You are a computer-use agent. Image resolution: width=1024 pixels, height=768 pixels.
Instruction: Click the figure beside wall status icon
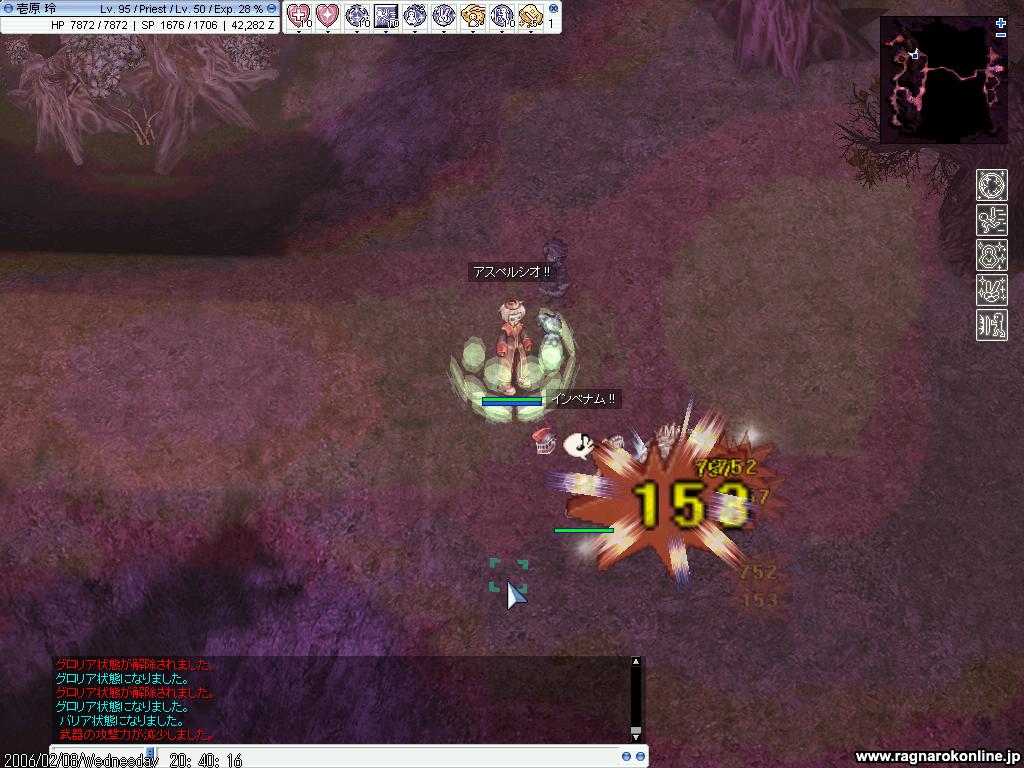(992, 325)
